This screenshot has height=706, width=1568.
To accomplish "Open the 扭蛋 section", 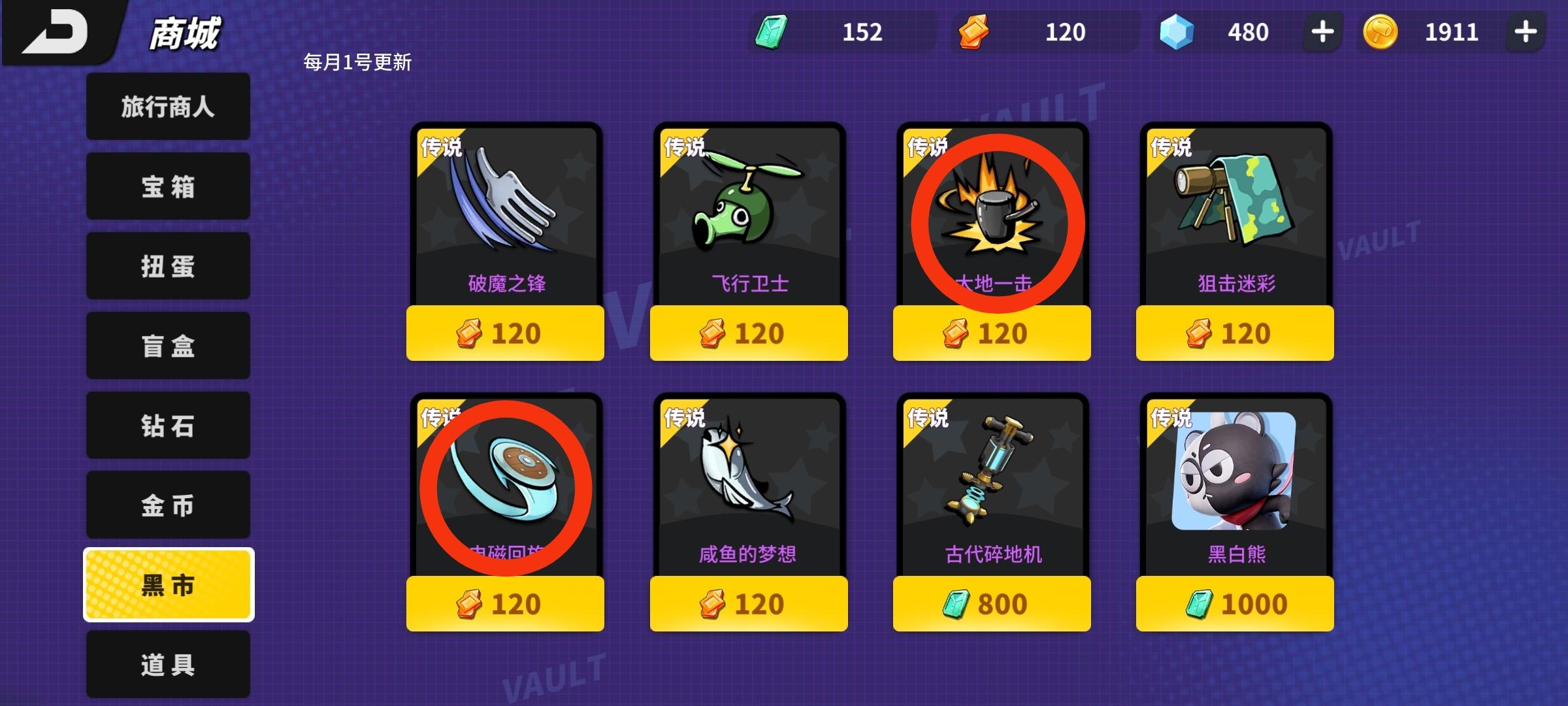I will click(x=167, y=266).
